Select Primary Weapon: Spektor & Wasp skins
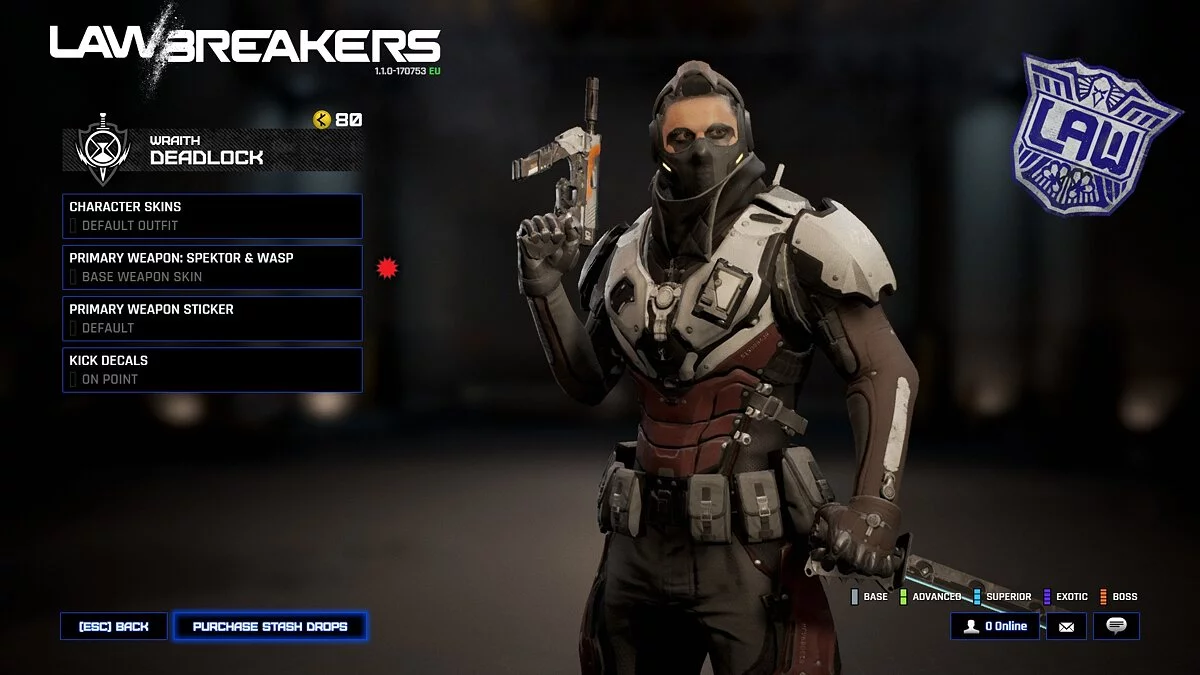The width and height of the screenshot is (1200, 675). (212, 267)
